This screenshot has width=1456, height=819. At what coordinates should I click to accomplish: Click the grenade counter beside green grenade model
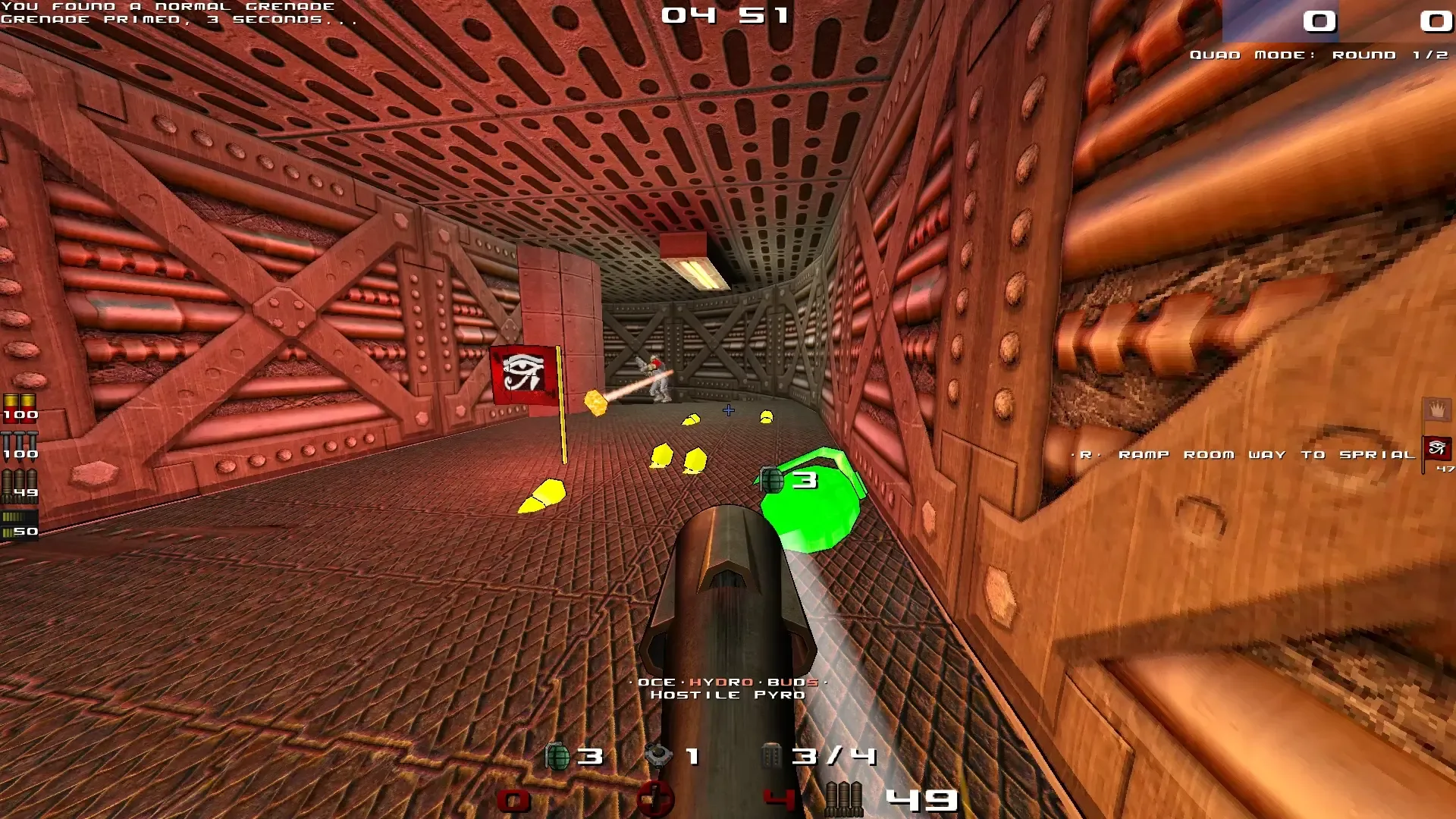806,479
